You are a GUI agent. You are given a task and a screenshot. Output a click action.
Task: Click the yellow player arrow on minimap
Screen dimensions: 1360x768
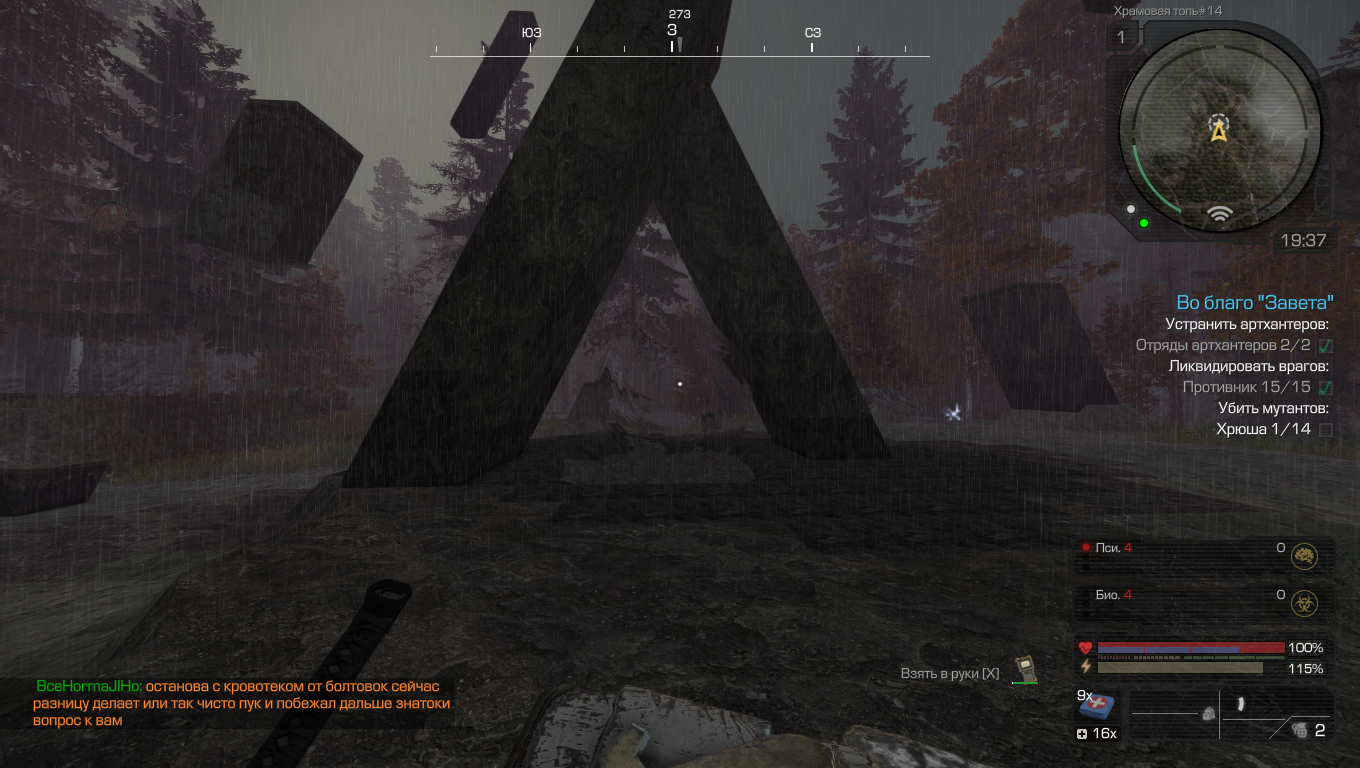pyautogui.click(x=1218, y=131)
